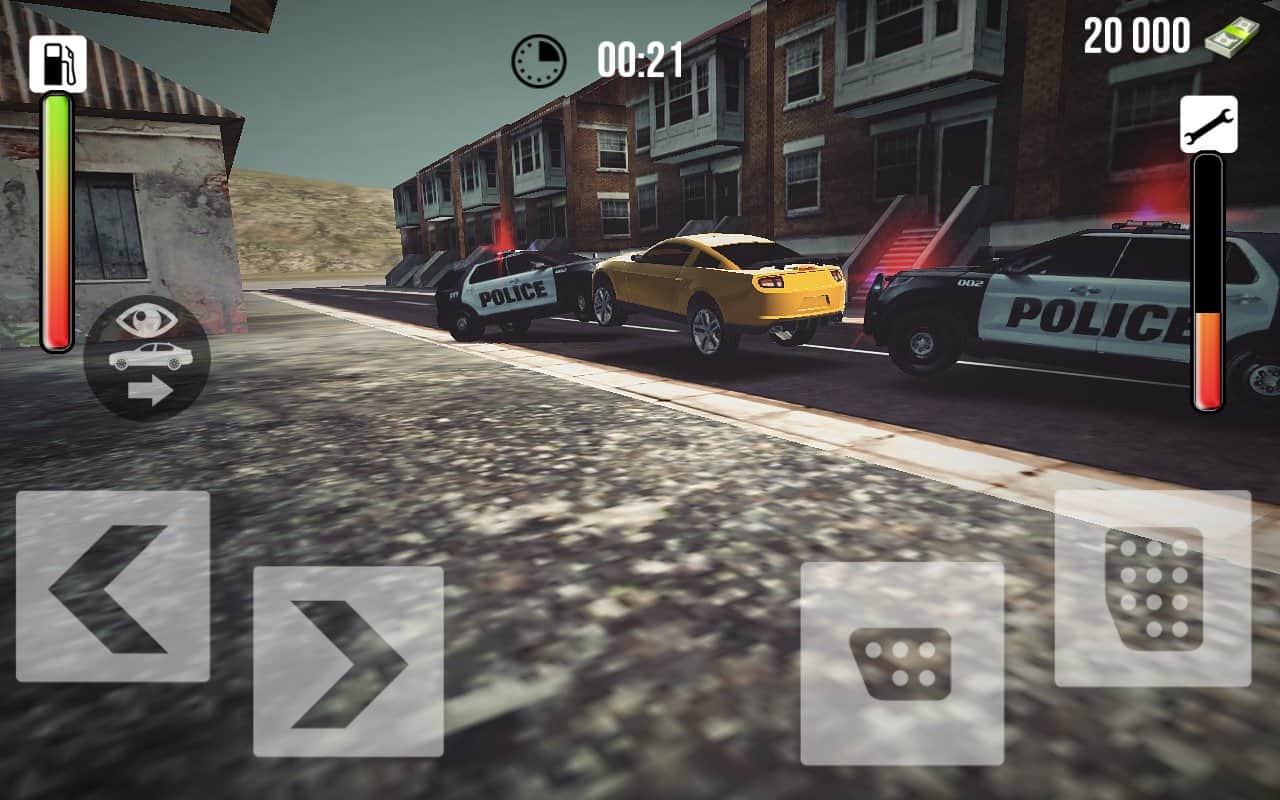Steer right with the right arrow button
Screen dimensions: 1280x800
(348, 661)
